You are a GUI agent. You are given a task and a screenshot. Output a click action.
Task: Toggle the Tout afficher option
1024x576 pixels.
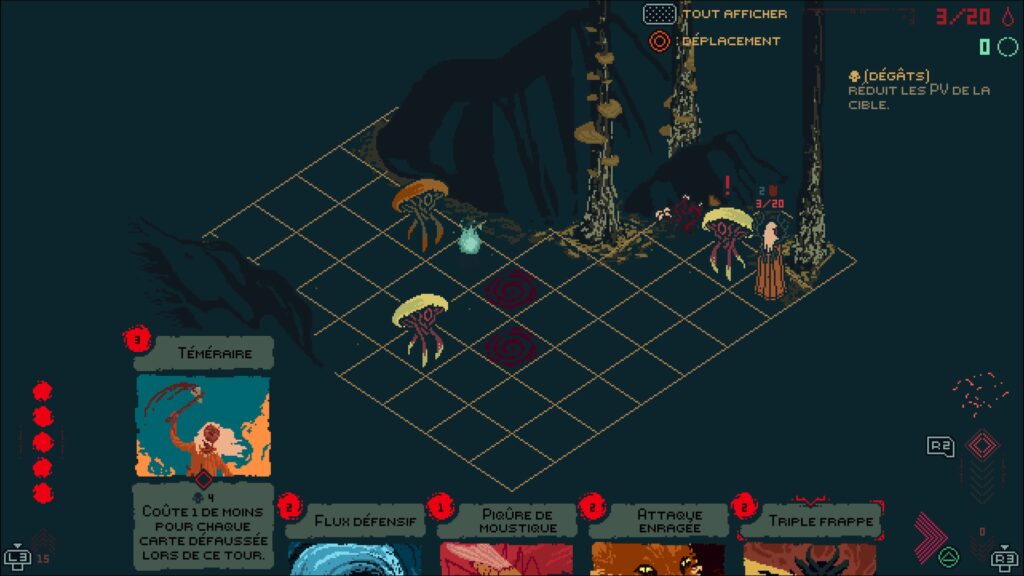(659, 14)
